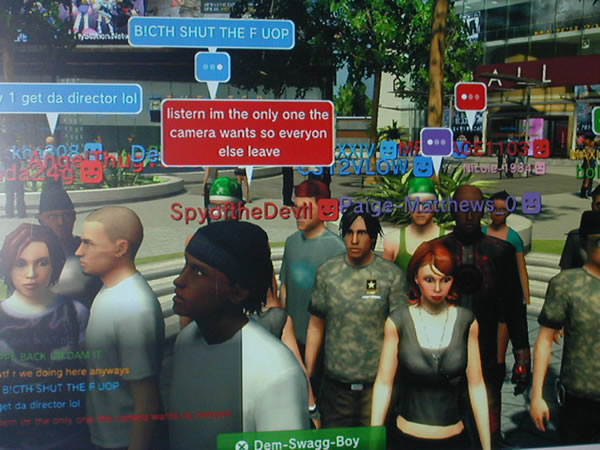Screen dimensions: 600x450
Task: Click the SpyoftheDevil name tag
Action: click(243, 210)
